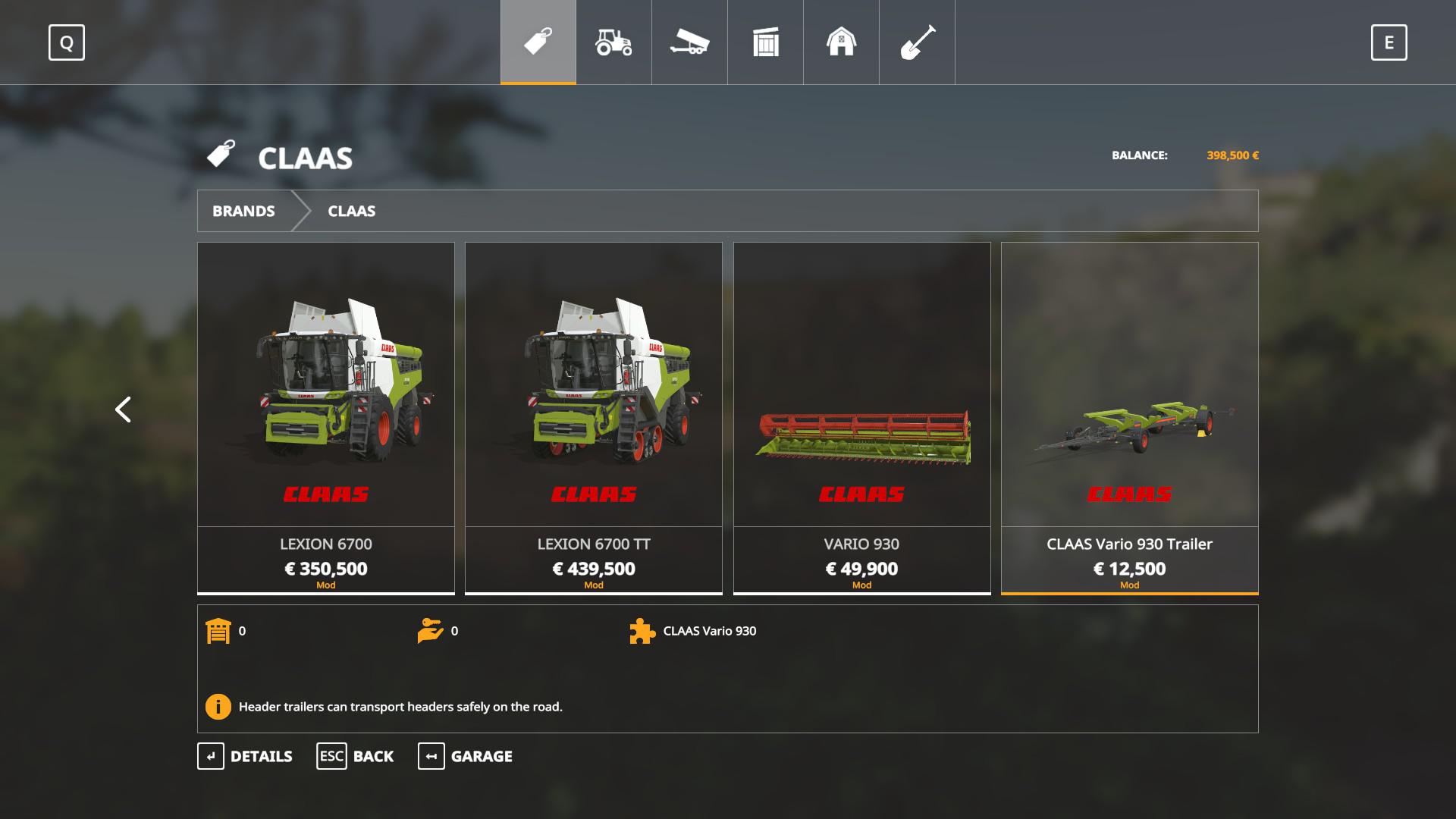Switch to the shovel landscaping tab
Screen dimensions: 1456x819
[x=918, y=42]
